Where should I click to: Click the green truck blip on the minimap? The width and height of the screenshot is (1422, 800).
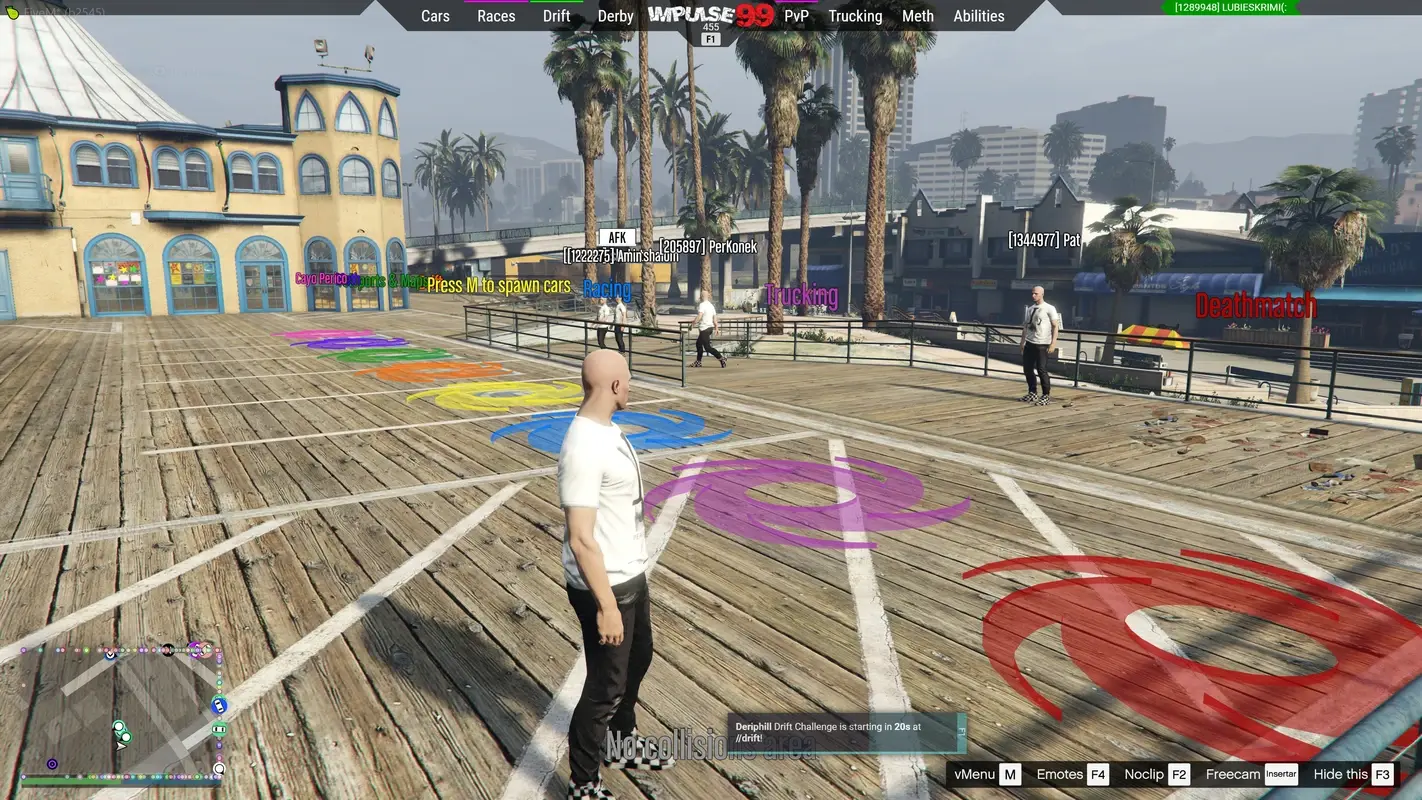[x=219, y=730]
